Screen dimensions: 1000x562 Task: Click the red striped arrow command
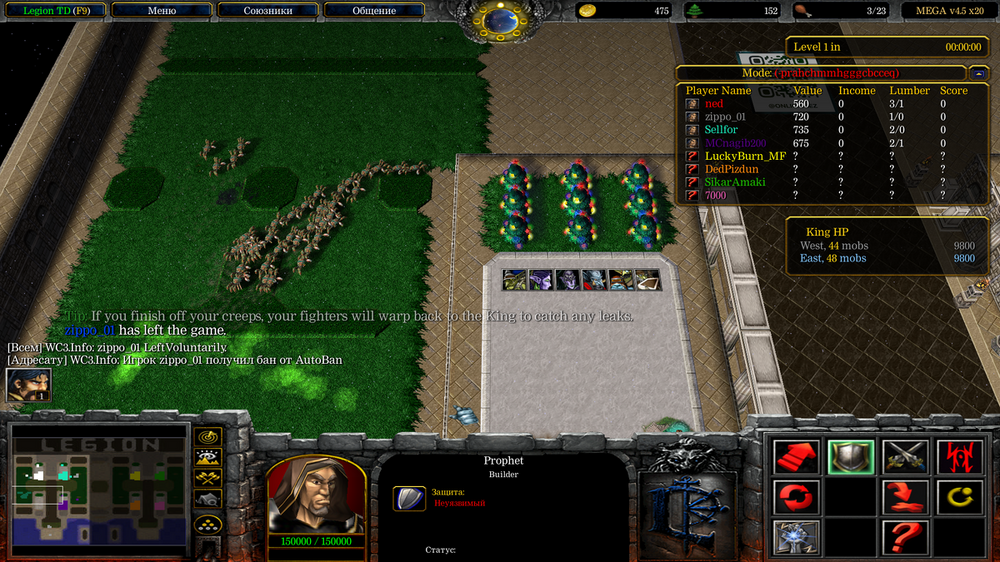click(797, 457)
